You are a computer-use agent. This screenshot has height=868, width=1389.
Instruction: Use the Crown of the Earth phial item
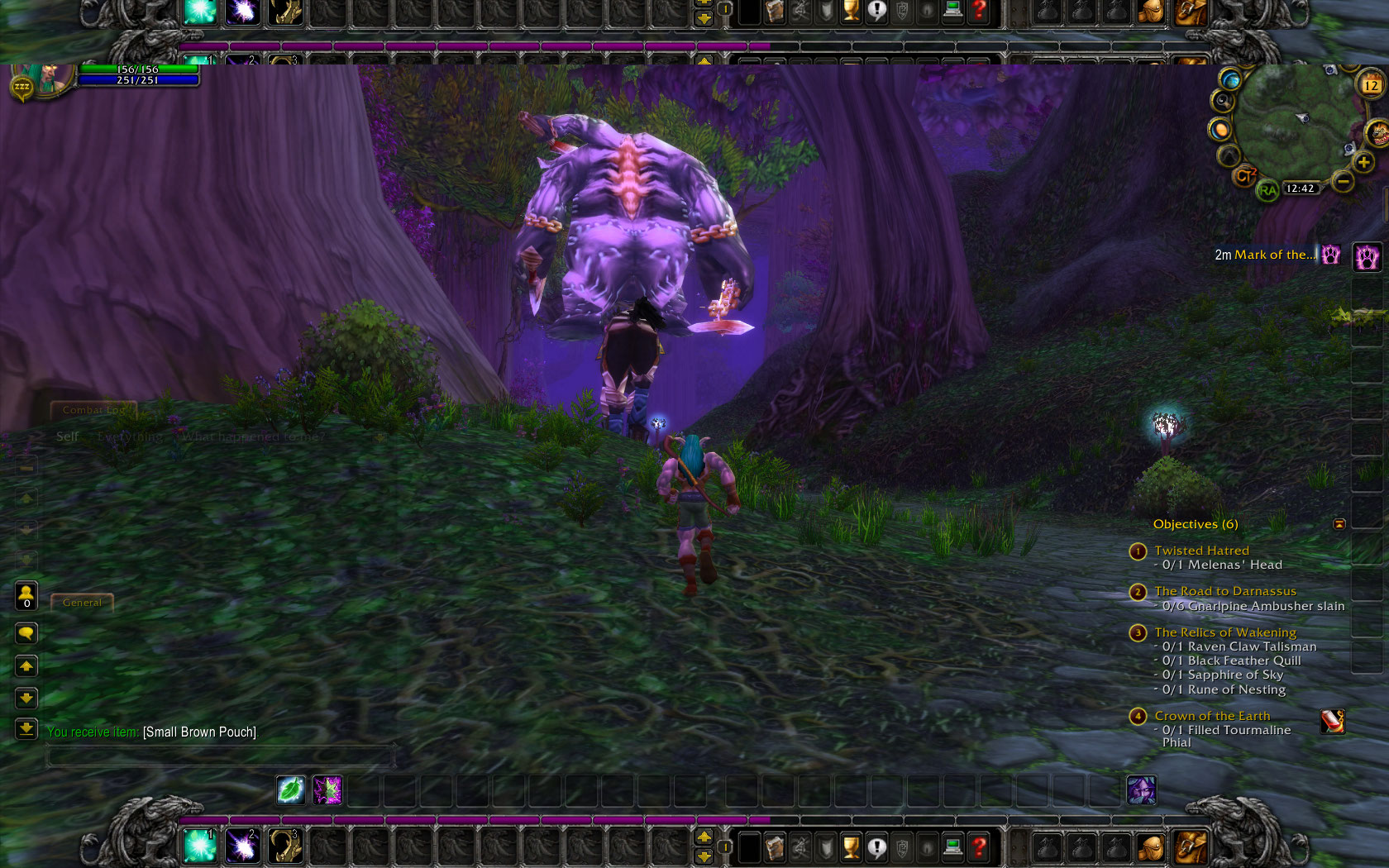pos(1333,721)
